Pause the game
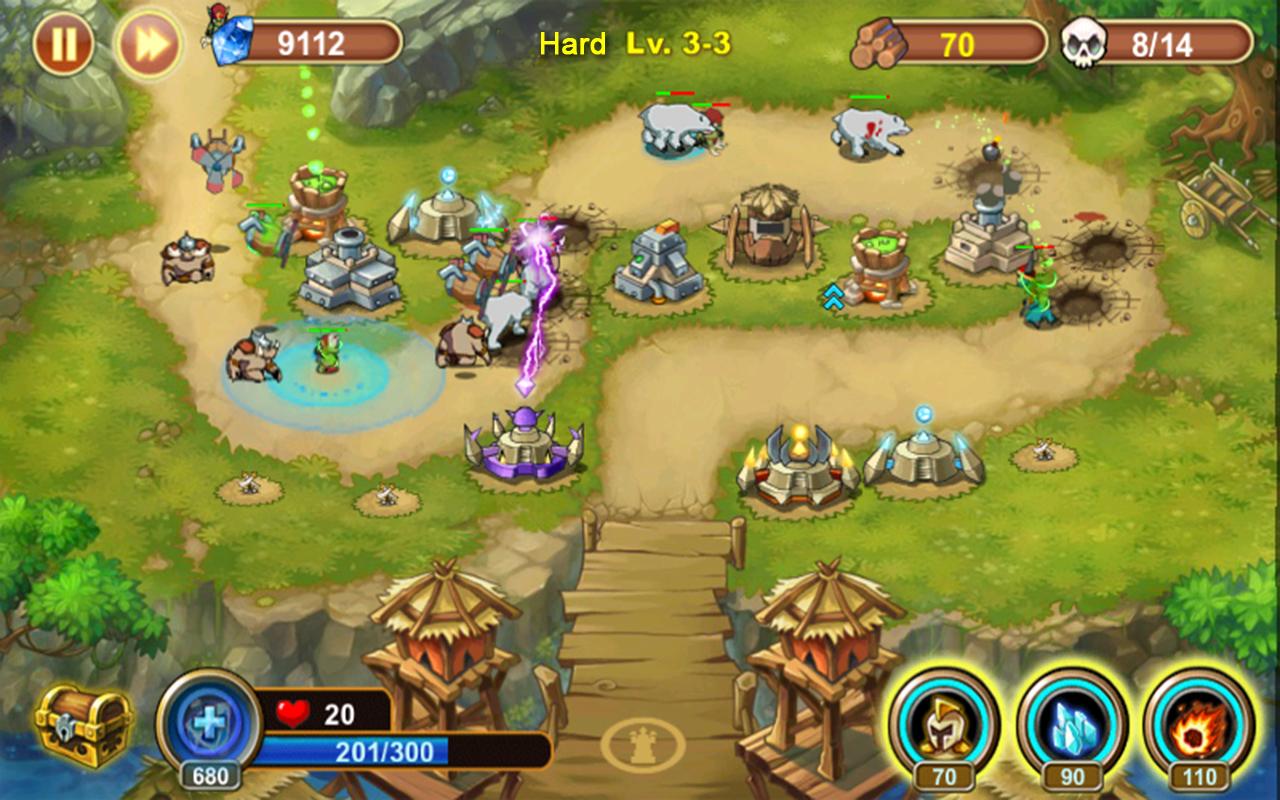The image size is (1280, 800). [x=63, y=45]
